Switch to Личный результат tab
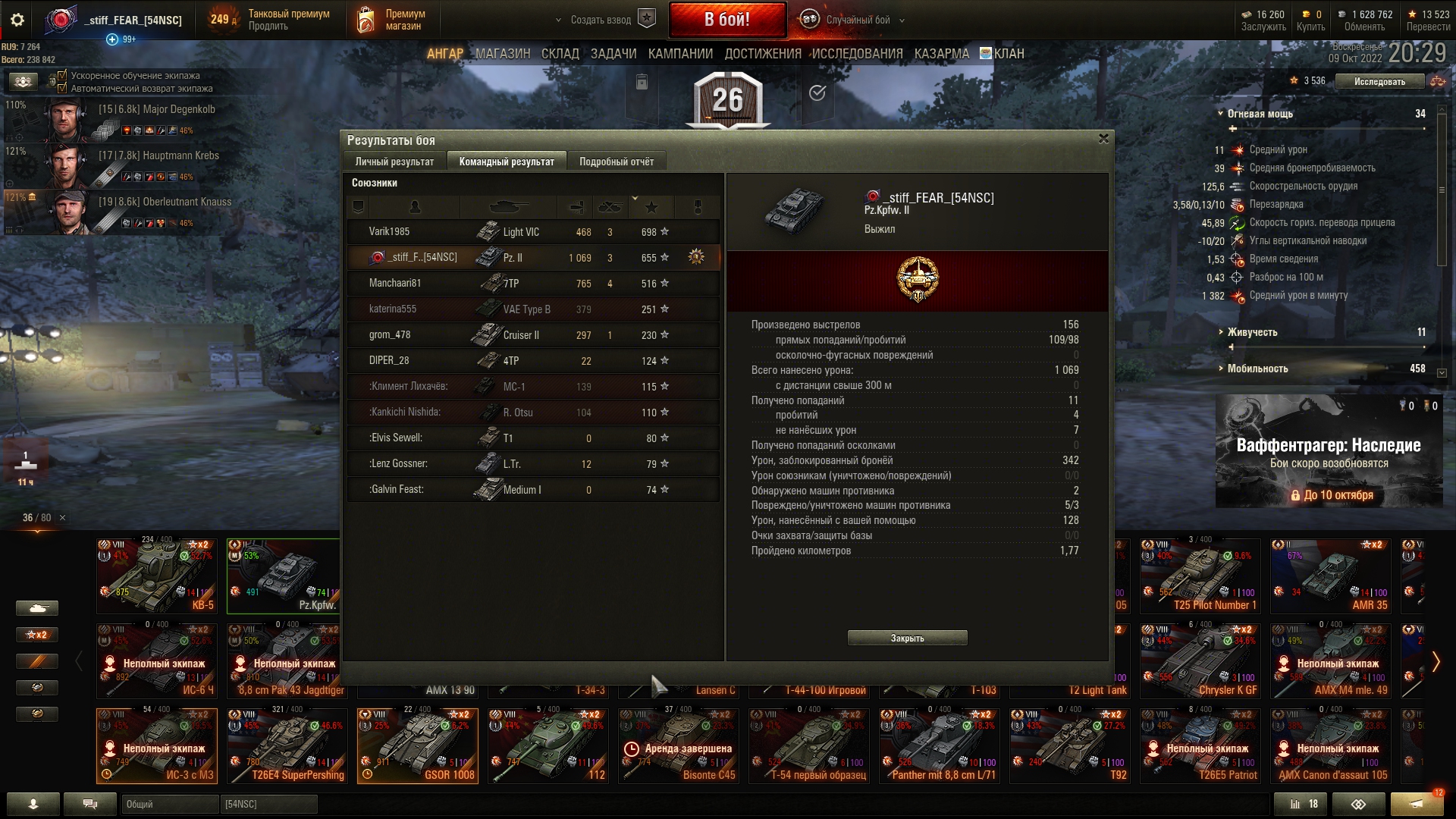Viewport: 1456px width, 819px height. tap(394, 162)
